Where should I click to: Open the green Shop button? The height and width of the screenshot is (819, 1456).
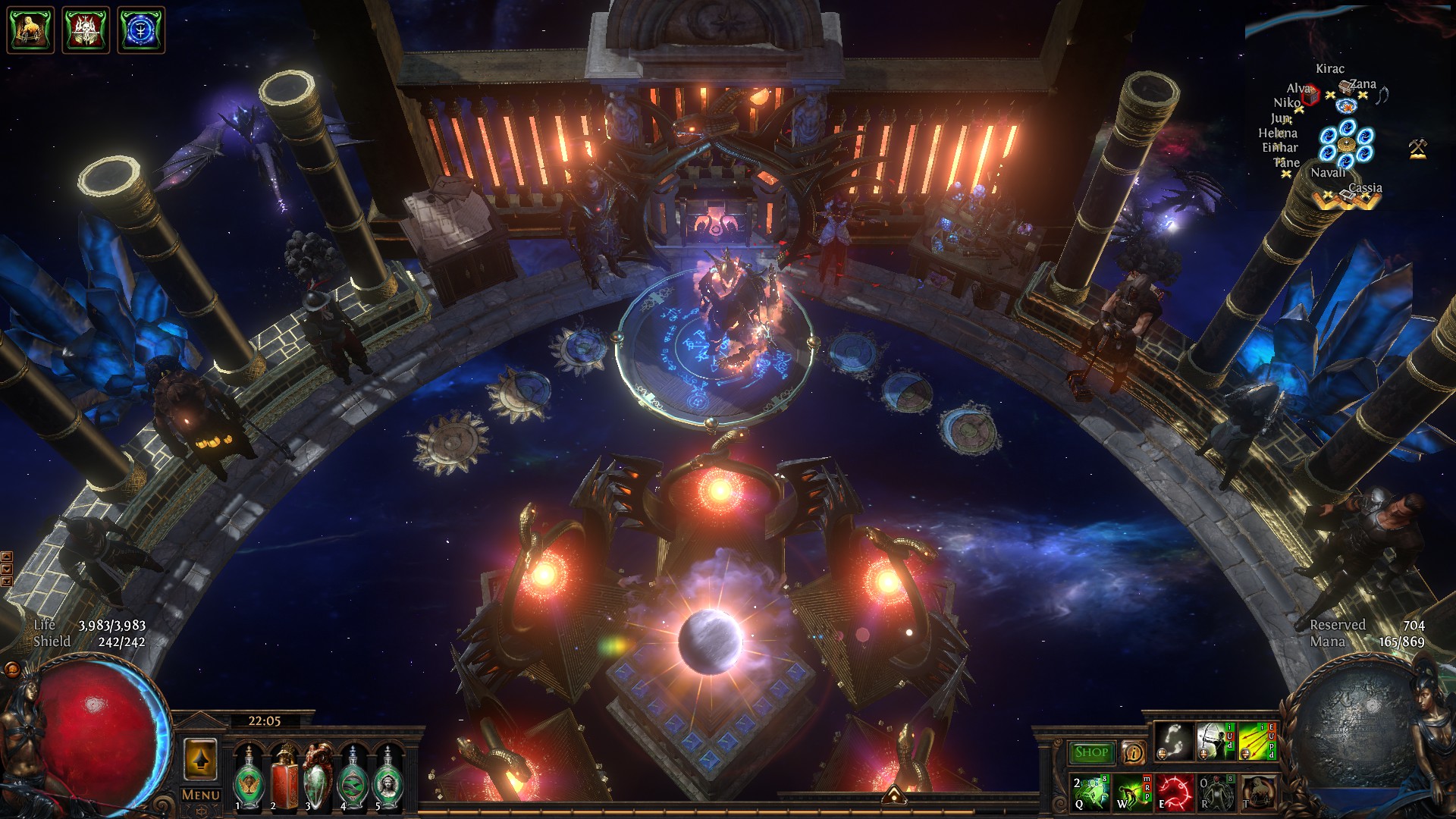click(1090, 752)
